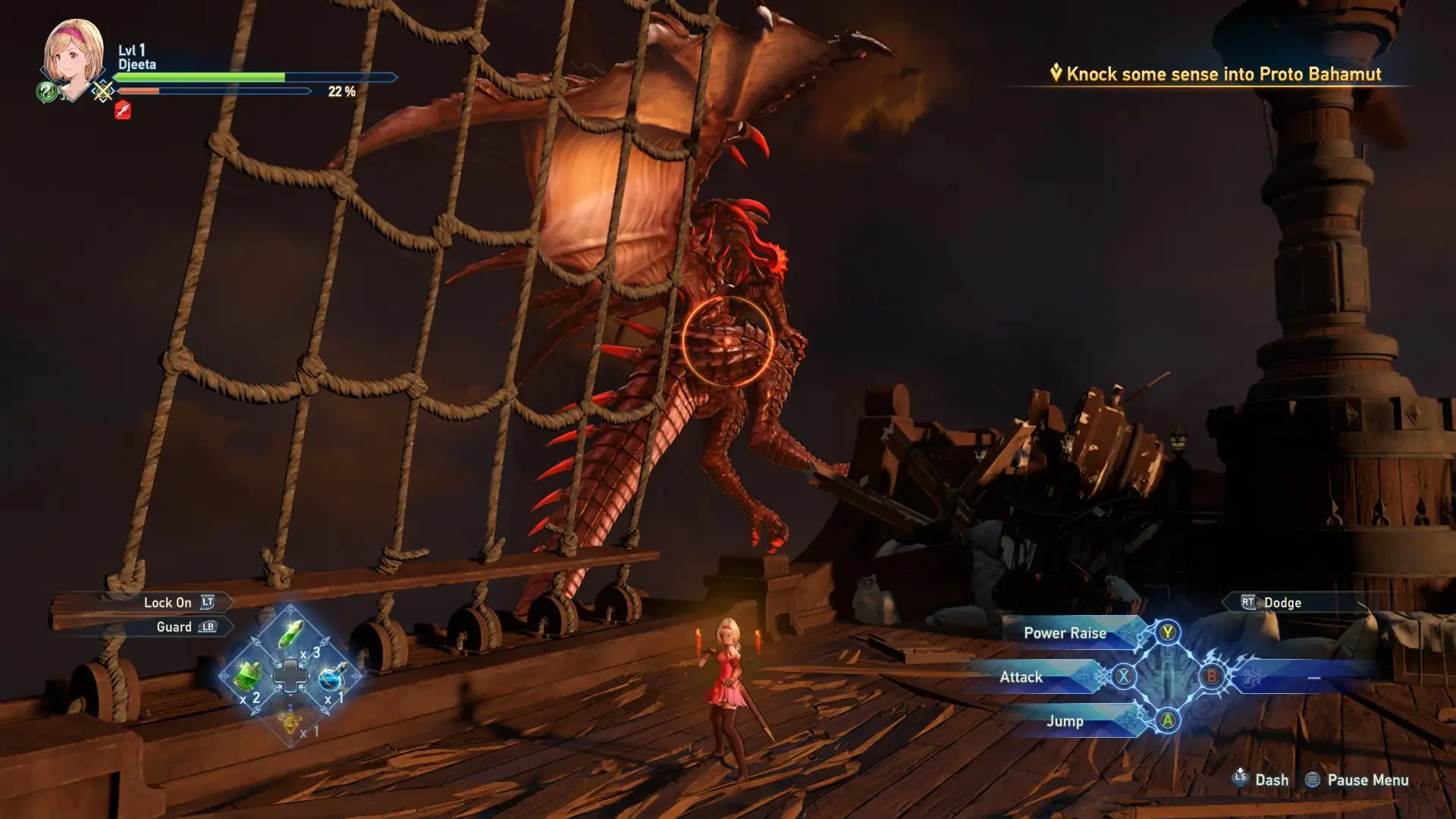Use the green potion jar item
The image size is (1456, 819).
click(247, 674)
